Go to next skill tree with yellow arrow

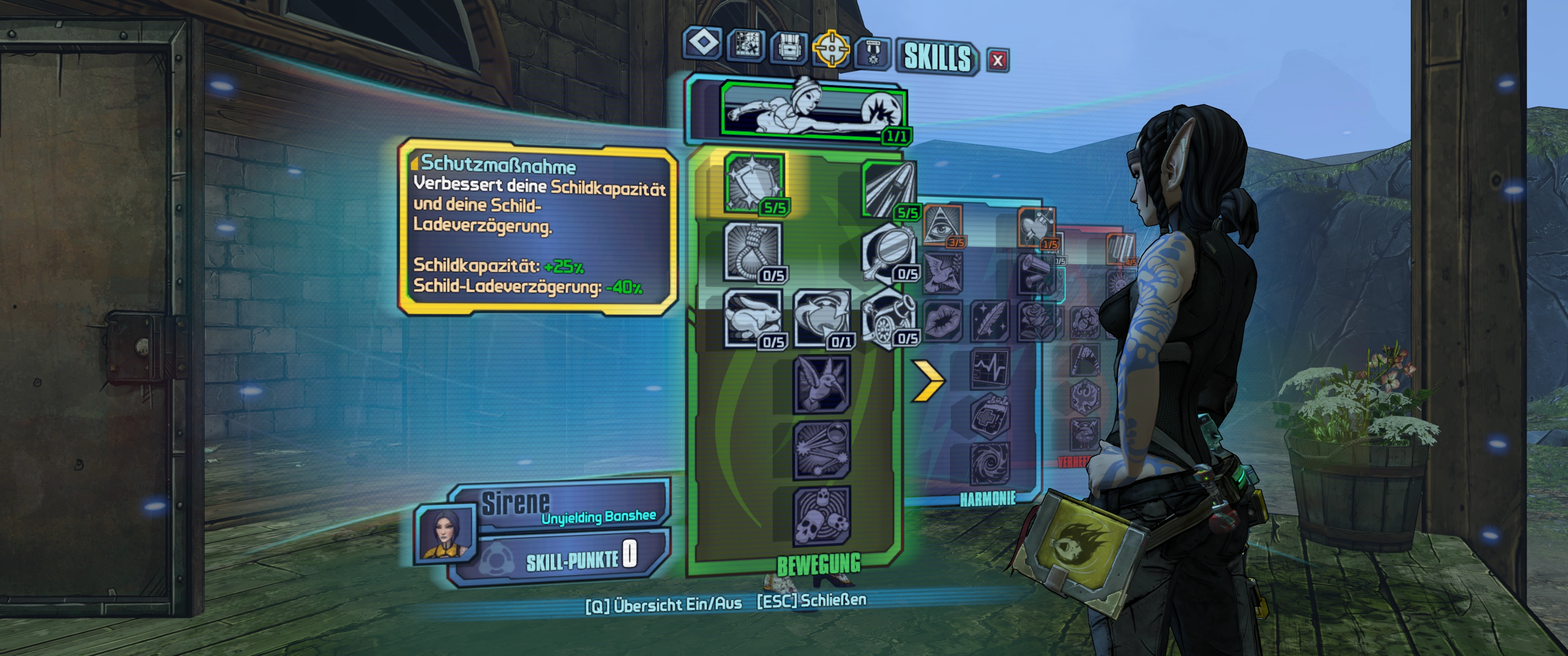coord(927,381)
